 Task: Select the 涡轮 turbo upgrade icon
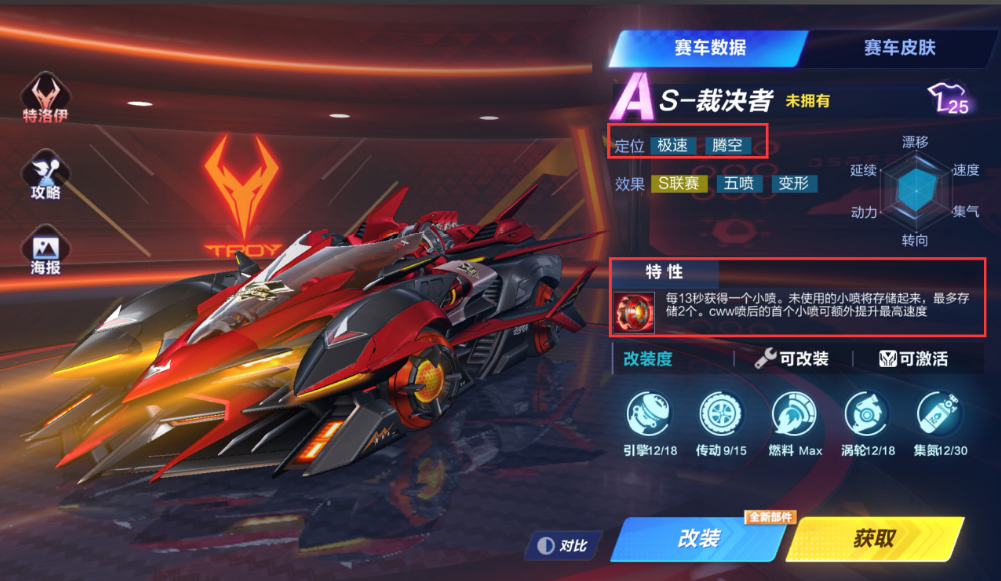(x=865, y=414)
